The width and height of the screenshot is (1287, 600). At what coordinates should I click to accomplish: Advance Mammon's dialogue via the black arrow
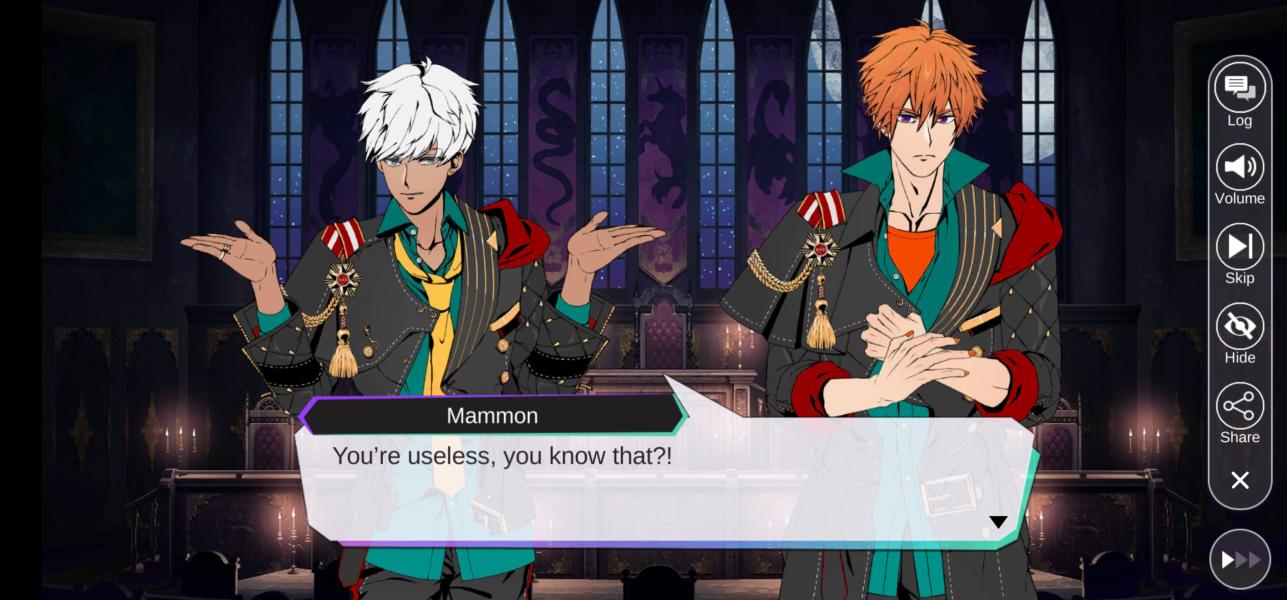tap(997, 522)
